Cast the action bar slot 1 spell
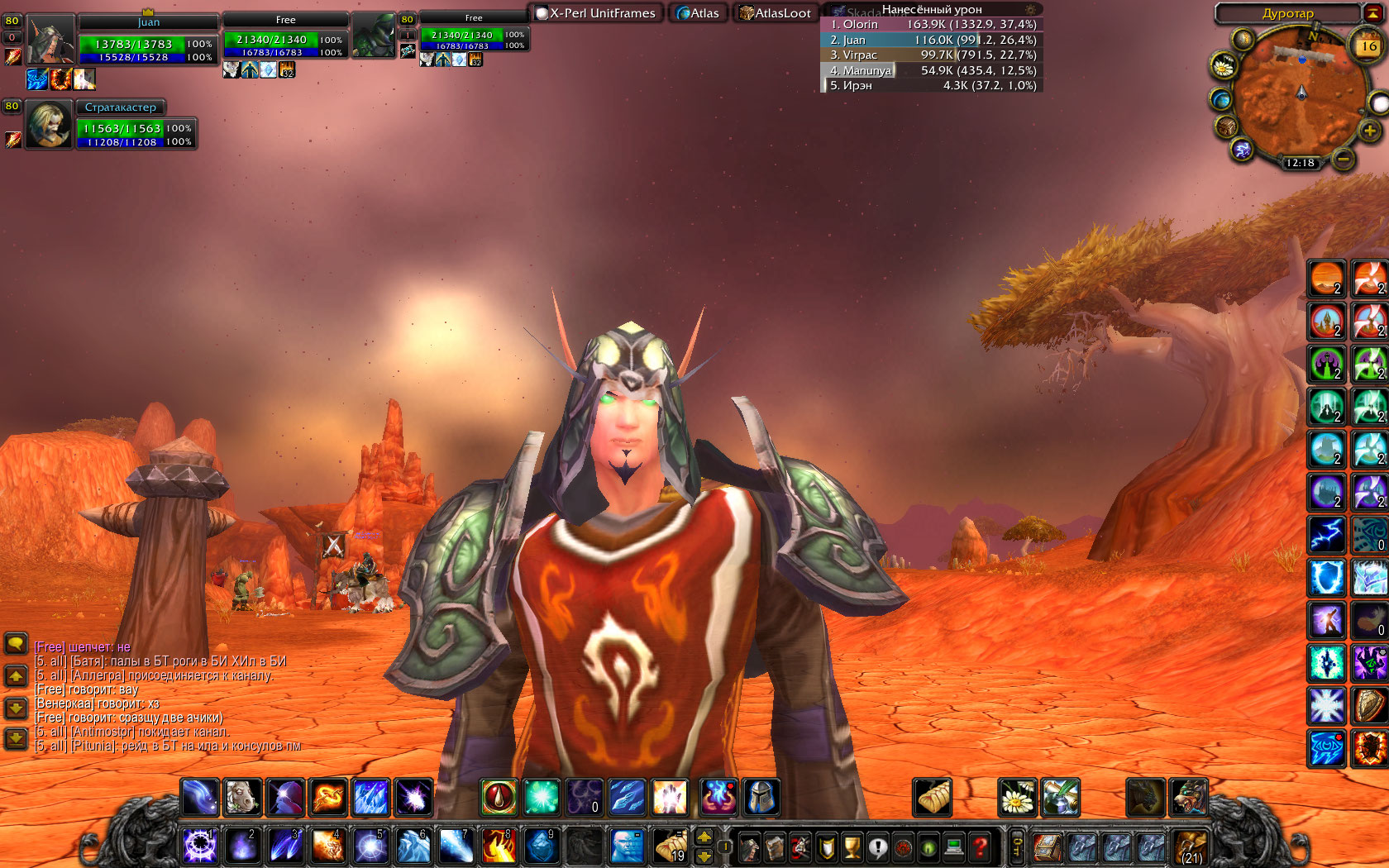1389x868 pixels. click(x=199, y=846)
